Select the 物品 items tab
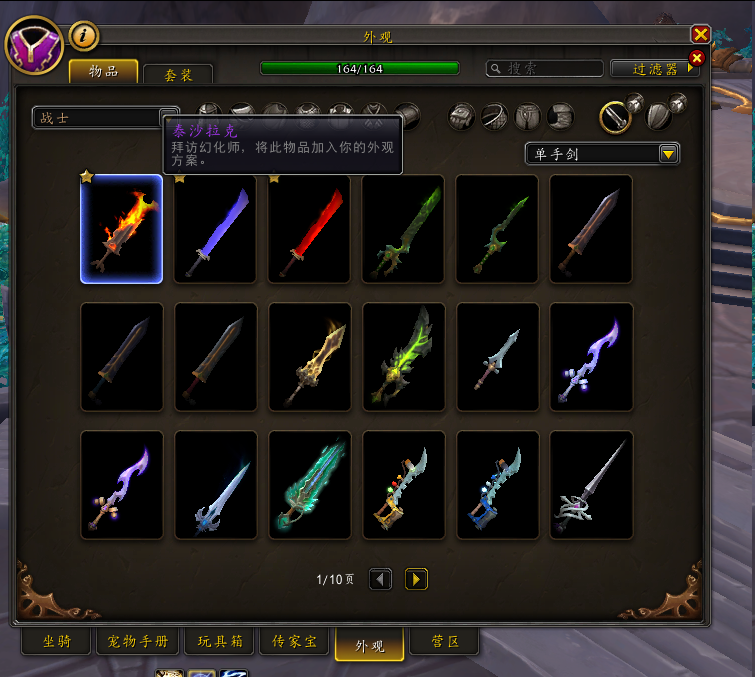This screenshot has width=755, height=677. [x=103, y=71]
